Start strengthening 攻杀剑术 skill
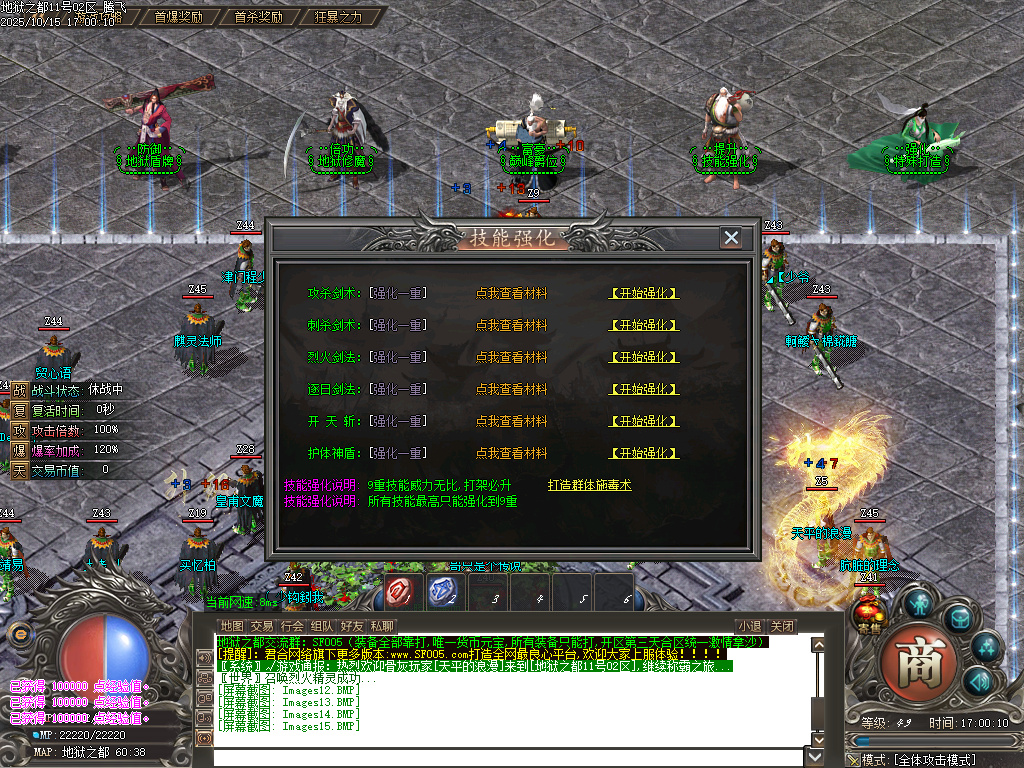This screenshot has width=1024, height=768. pyautogui.click(x=644, y=293)
